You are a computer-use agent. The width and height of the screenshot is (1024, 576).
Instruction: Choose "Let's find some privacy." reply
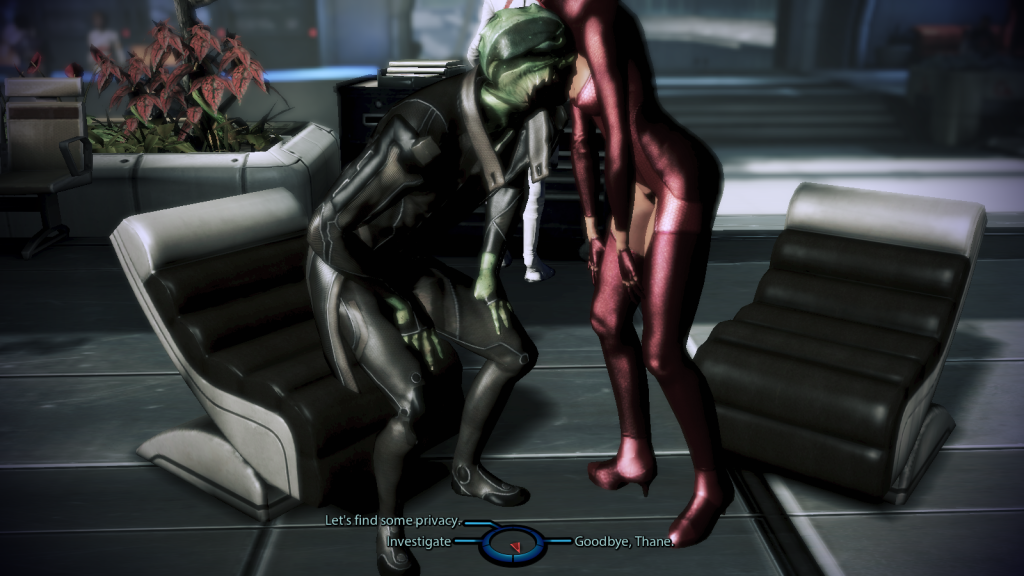pos(393,521)
